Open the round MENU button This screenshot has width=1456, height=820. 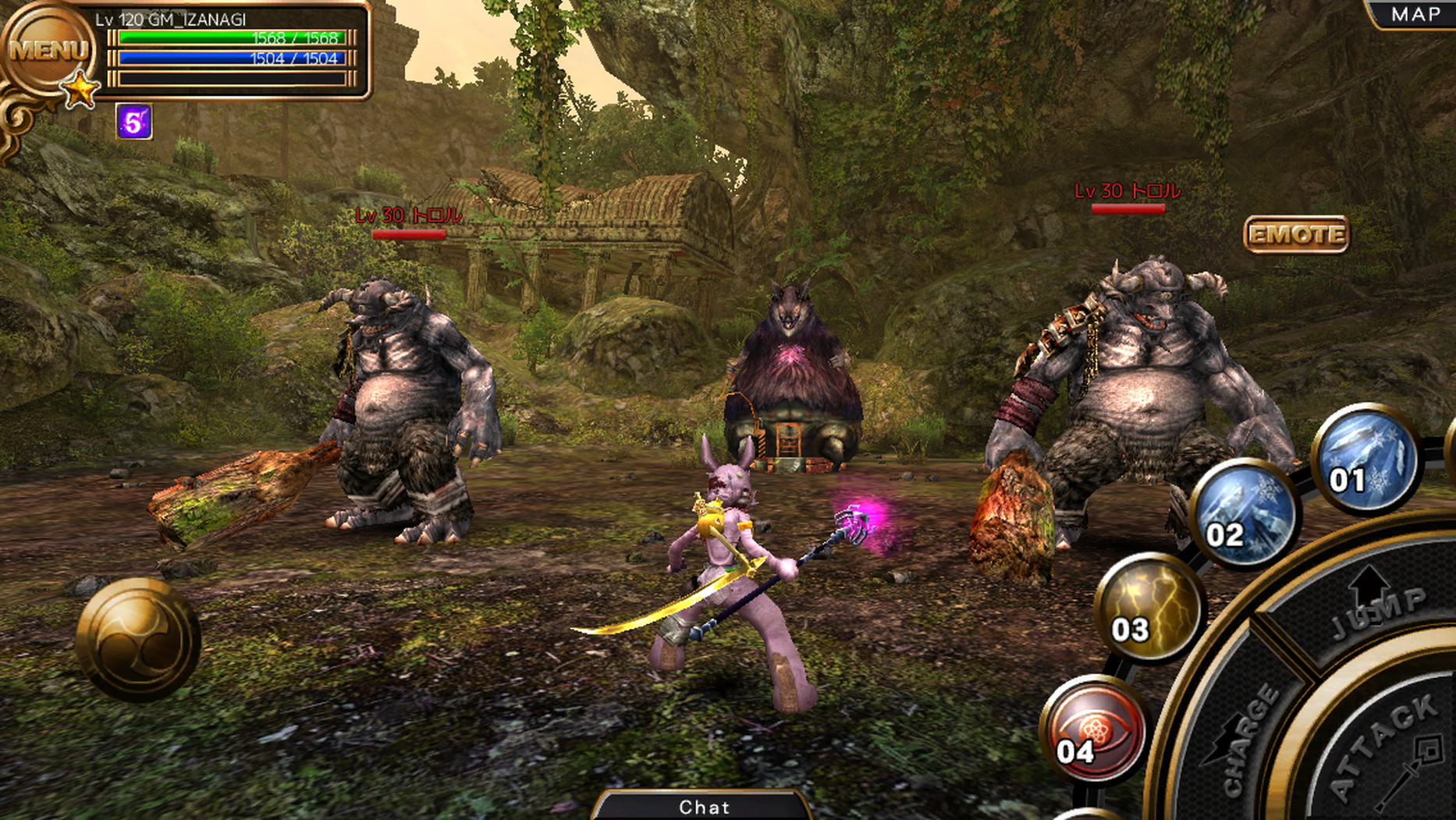coord(47,49)
